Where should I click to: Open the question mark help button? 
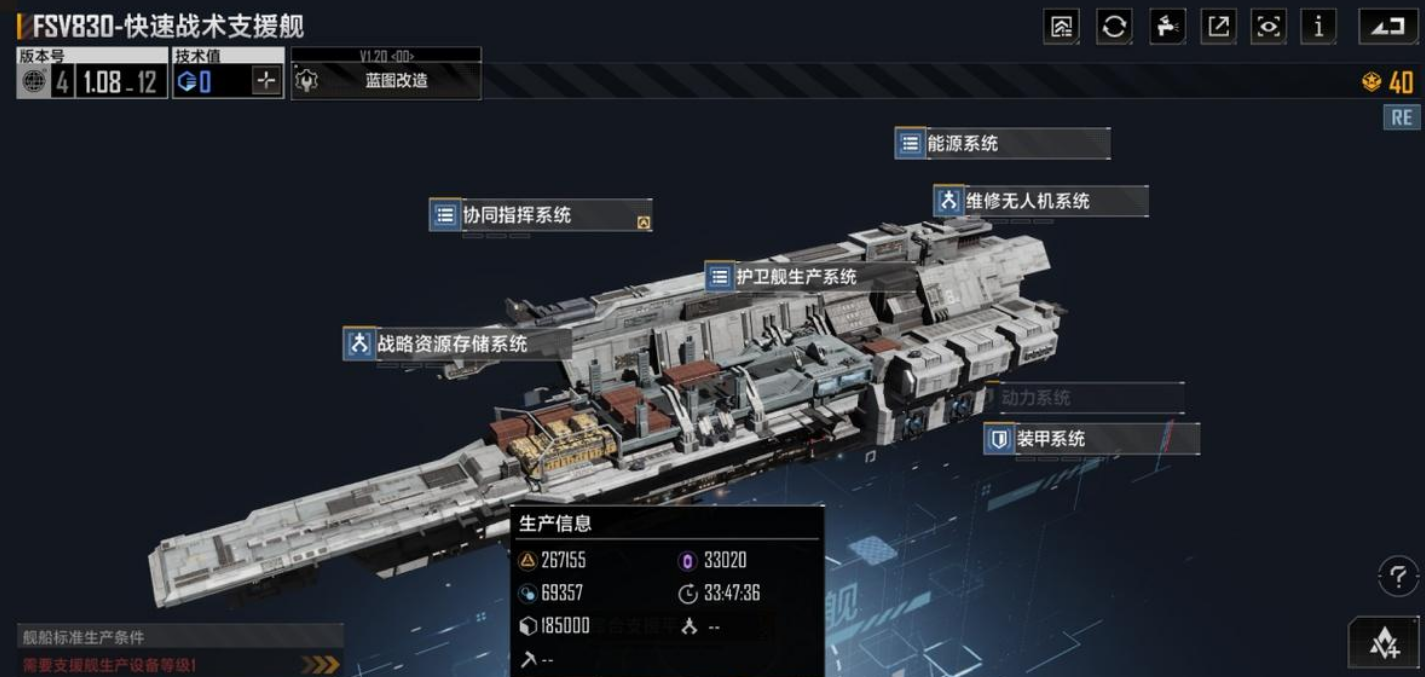click(x=1397, y=577)
